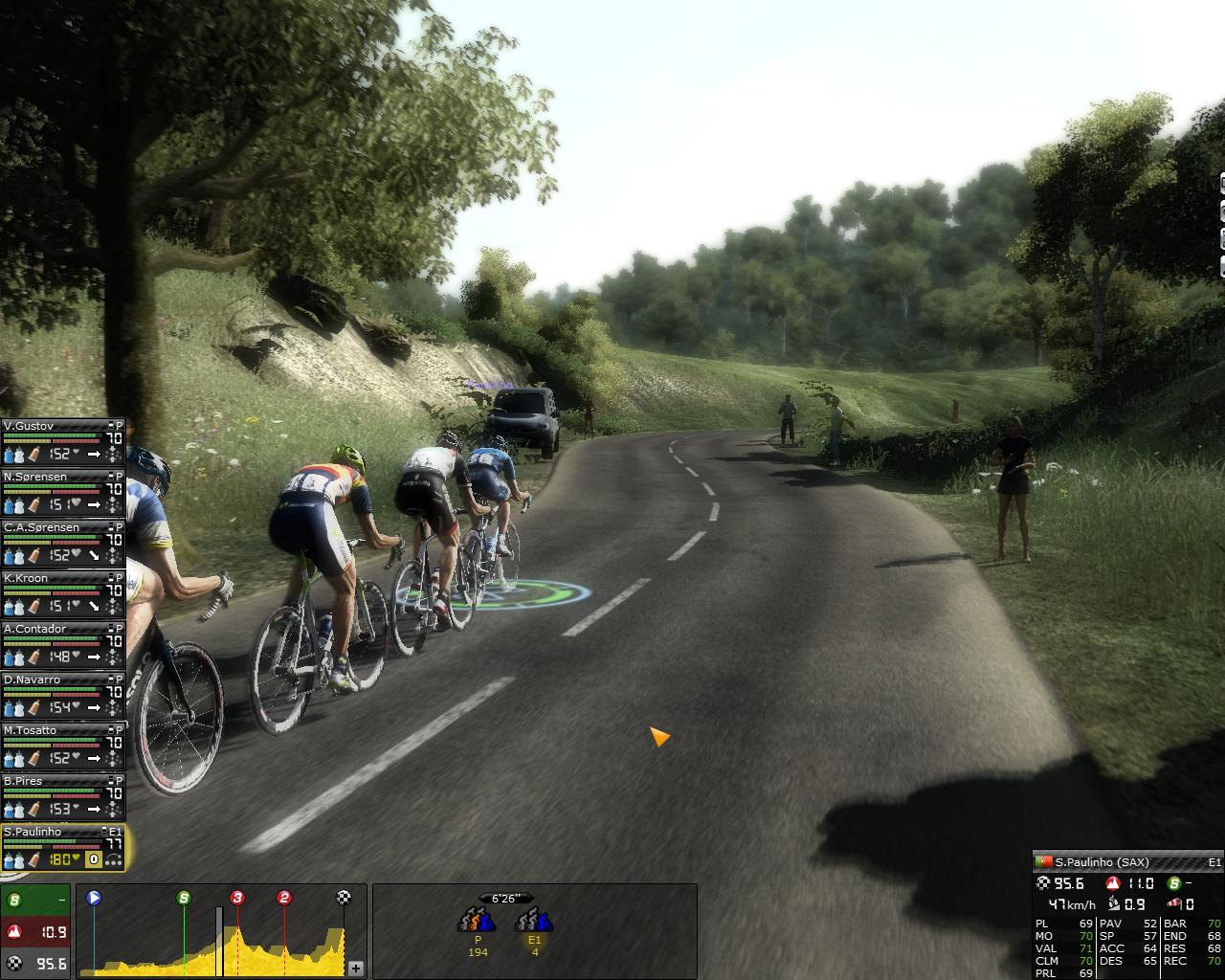Click V.Gustov's energy gel icon
The image size is (1225, 980).
click(33, 455)
